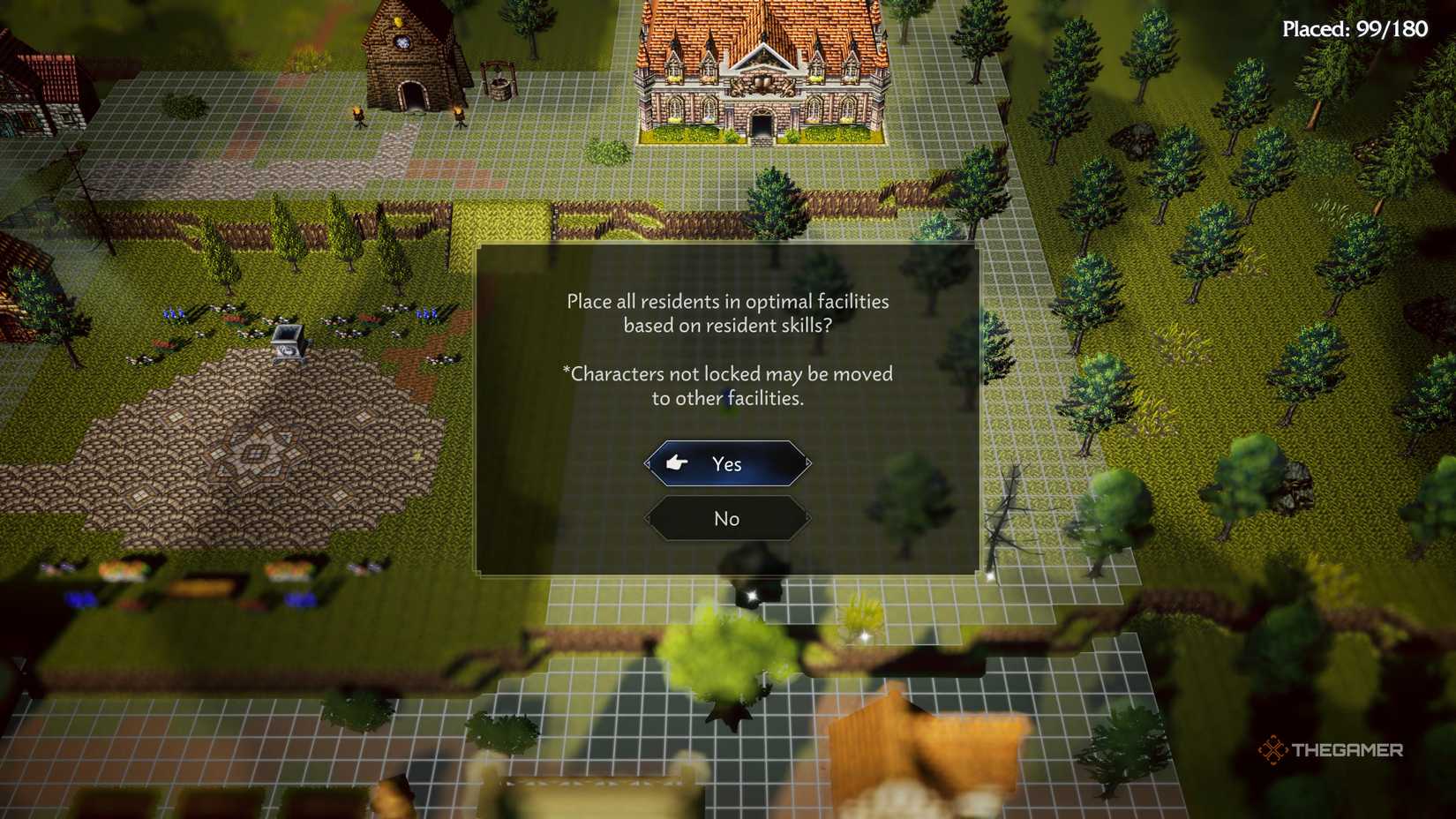Click the TheGamer watermark logo

tap(1331, 751)
